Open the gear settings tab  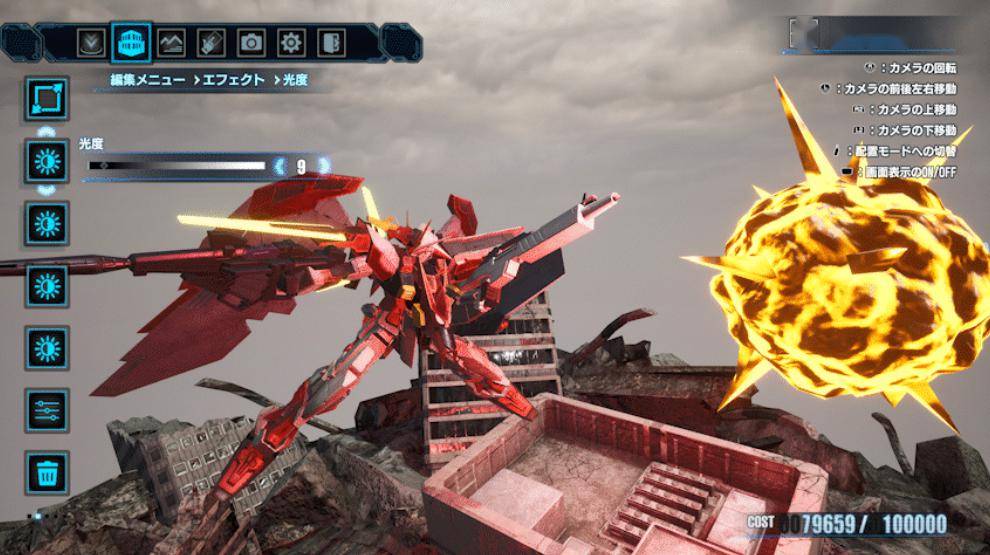(x=291, y=43)
